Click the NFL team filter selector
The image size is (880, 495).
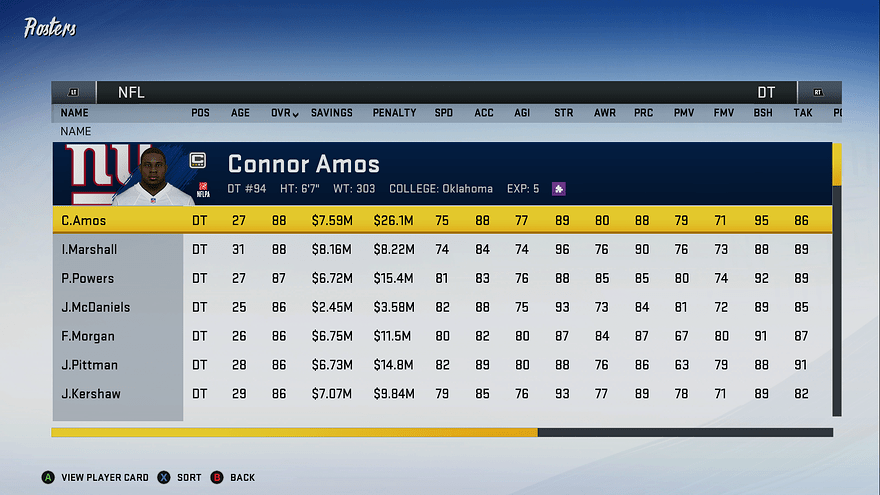click(x=131, y=93)
